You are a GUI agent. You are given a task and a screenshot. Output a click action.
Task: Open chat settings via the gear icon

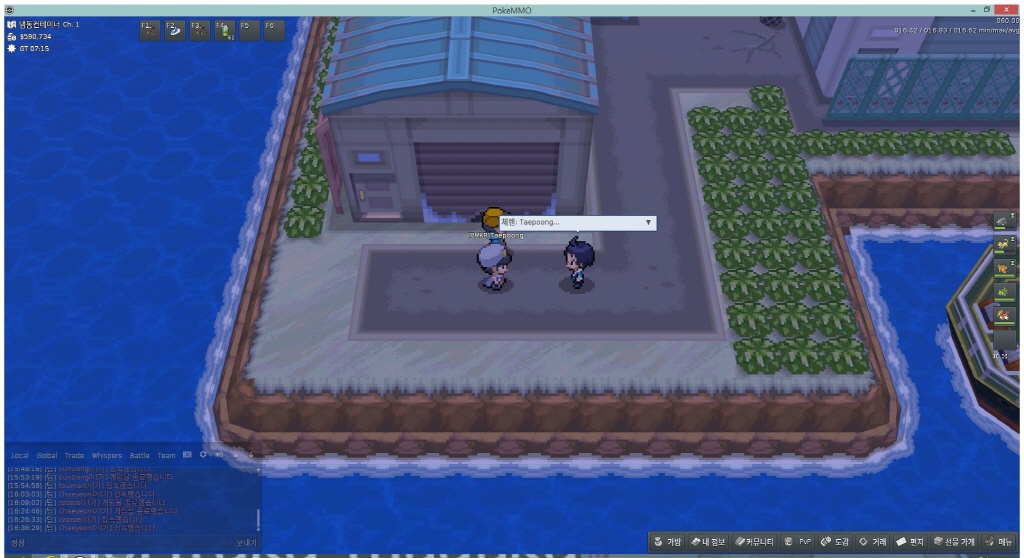coord(203,455)
